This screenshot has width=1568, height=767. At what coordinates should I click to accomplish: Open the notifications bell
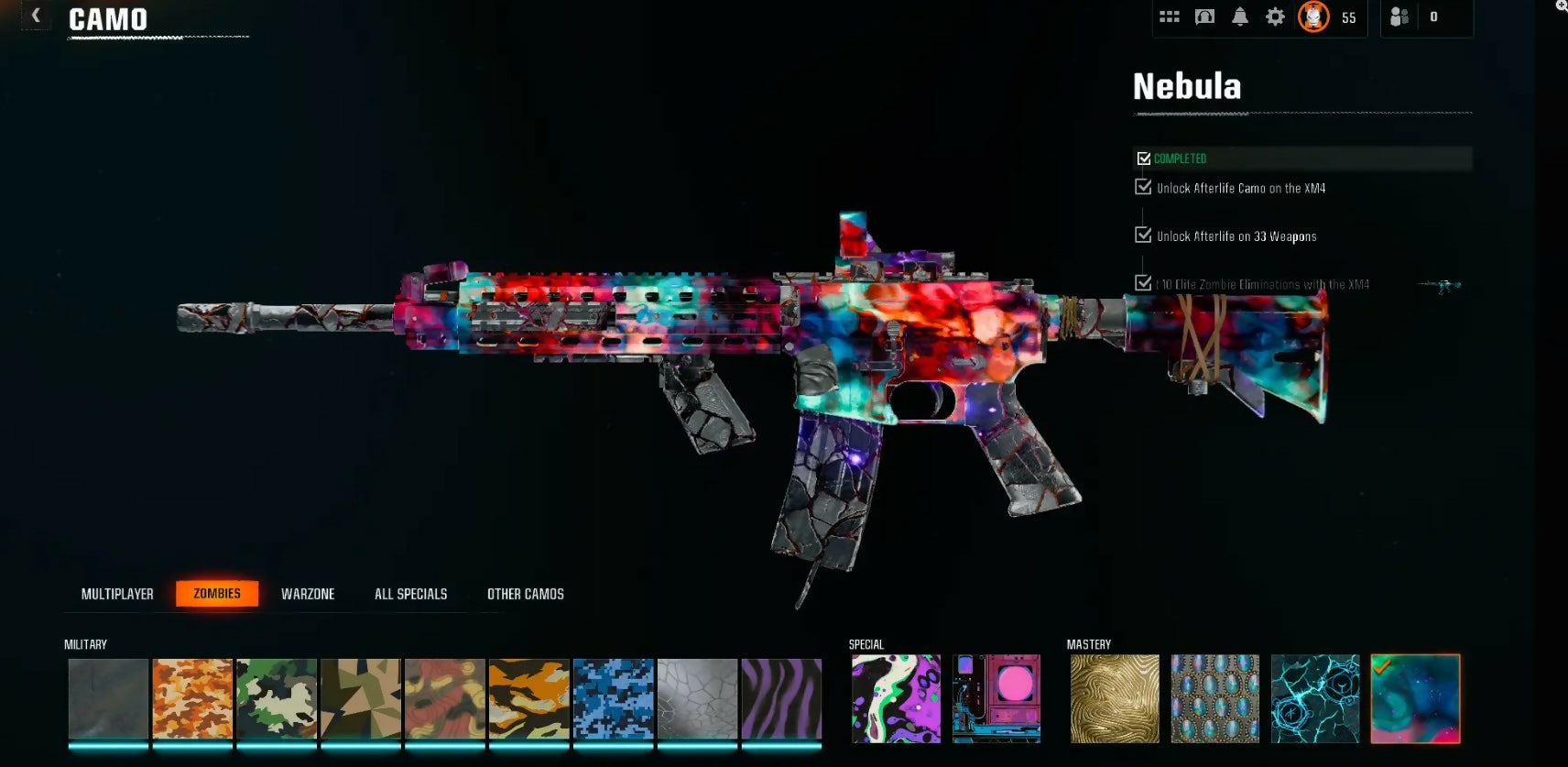pyautogui.click(x=1240, y=16)
